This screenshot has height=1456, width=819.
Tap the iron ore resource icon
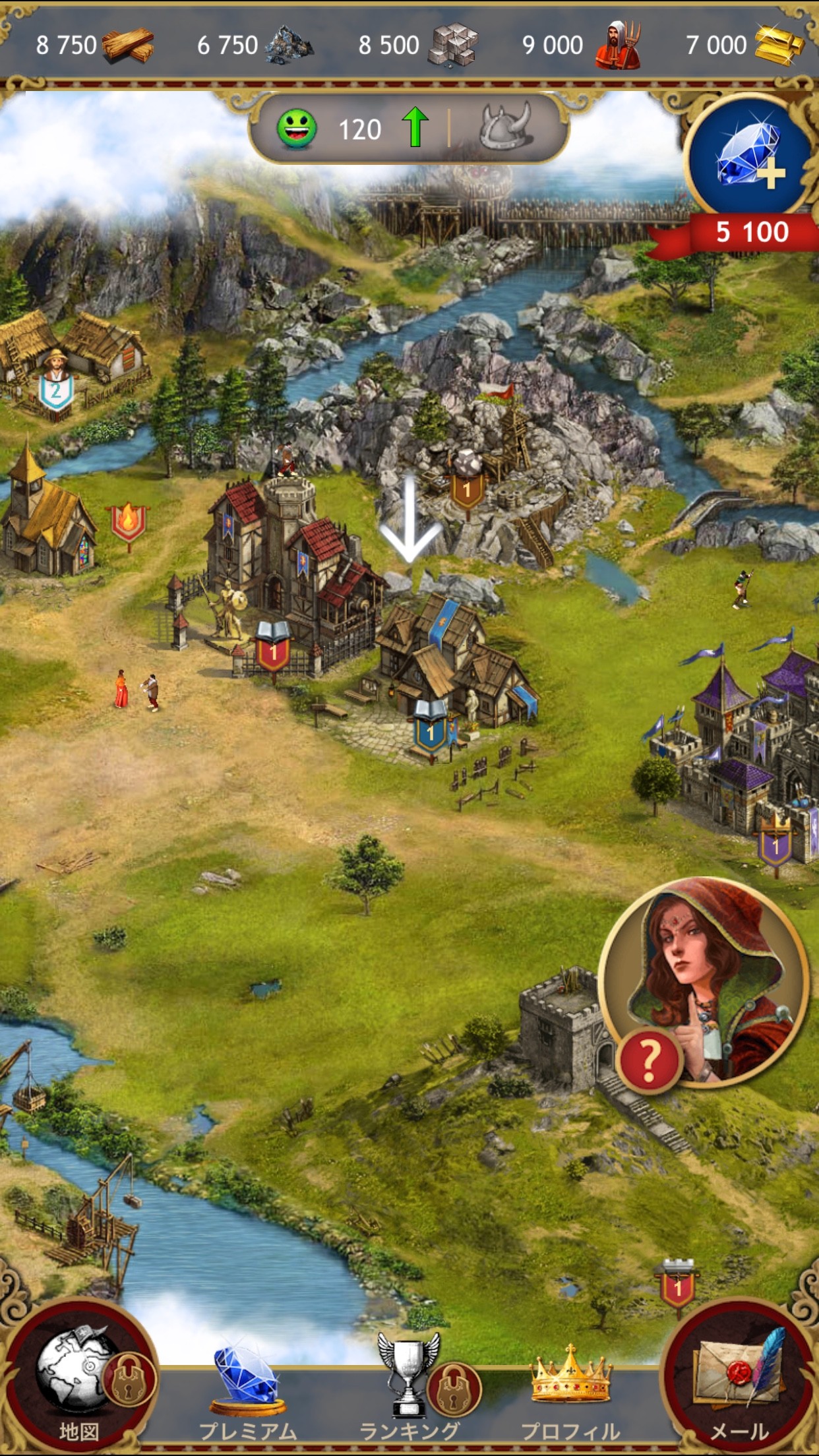(289, 45)
